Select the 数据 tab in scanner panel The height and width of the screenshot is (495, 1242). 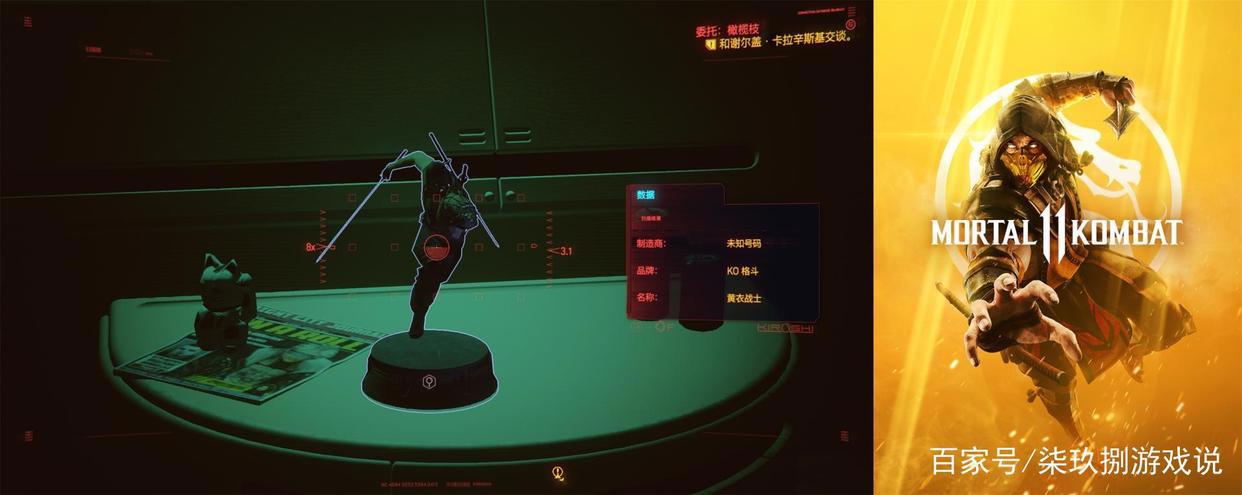646,195
